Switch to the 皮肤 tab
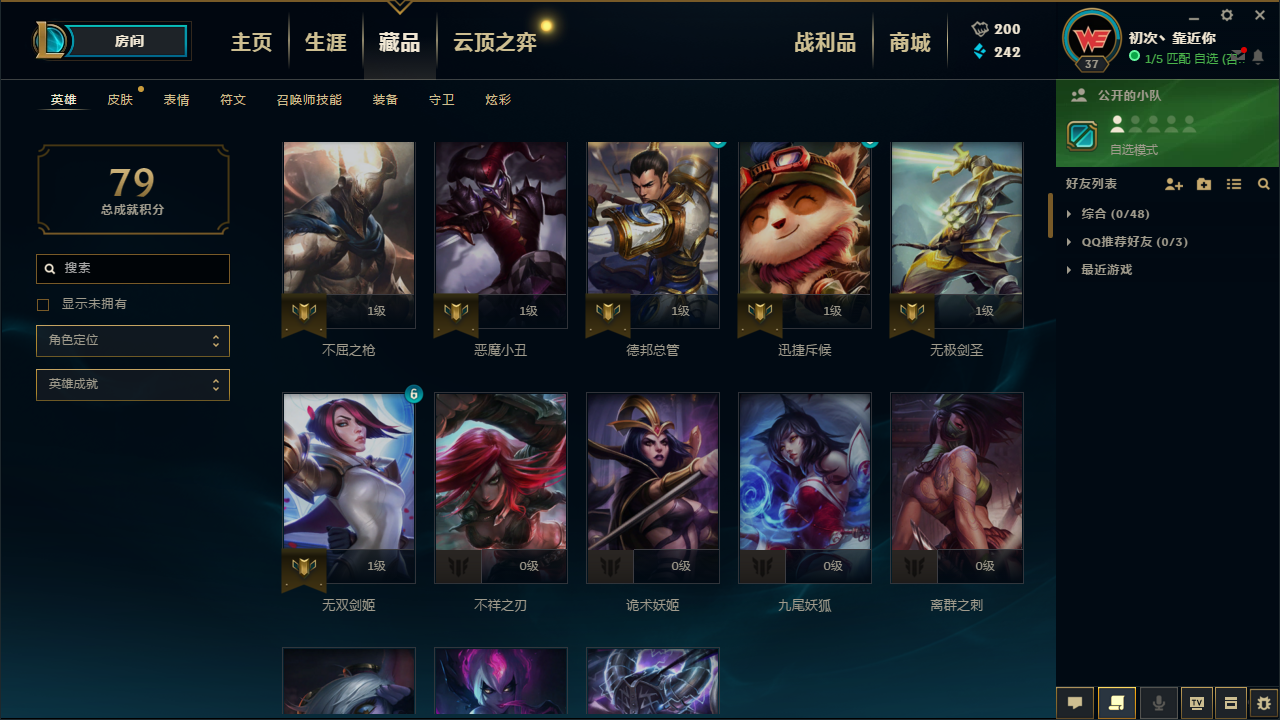Screen dimensions: 1280x720 (x=121, y=99)
